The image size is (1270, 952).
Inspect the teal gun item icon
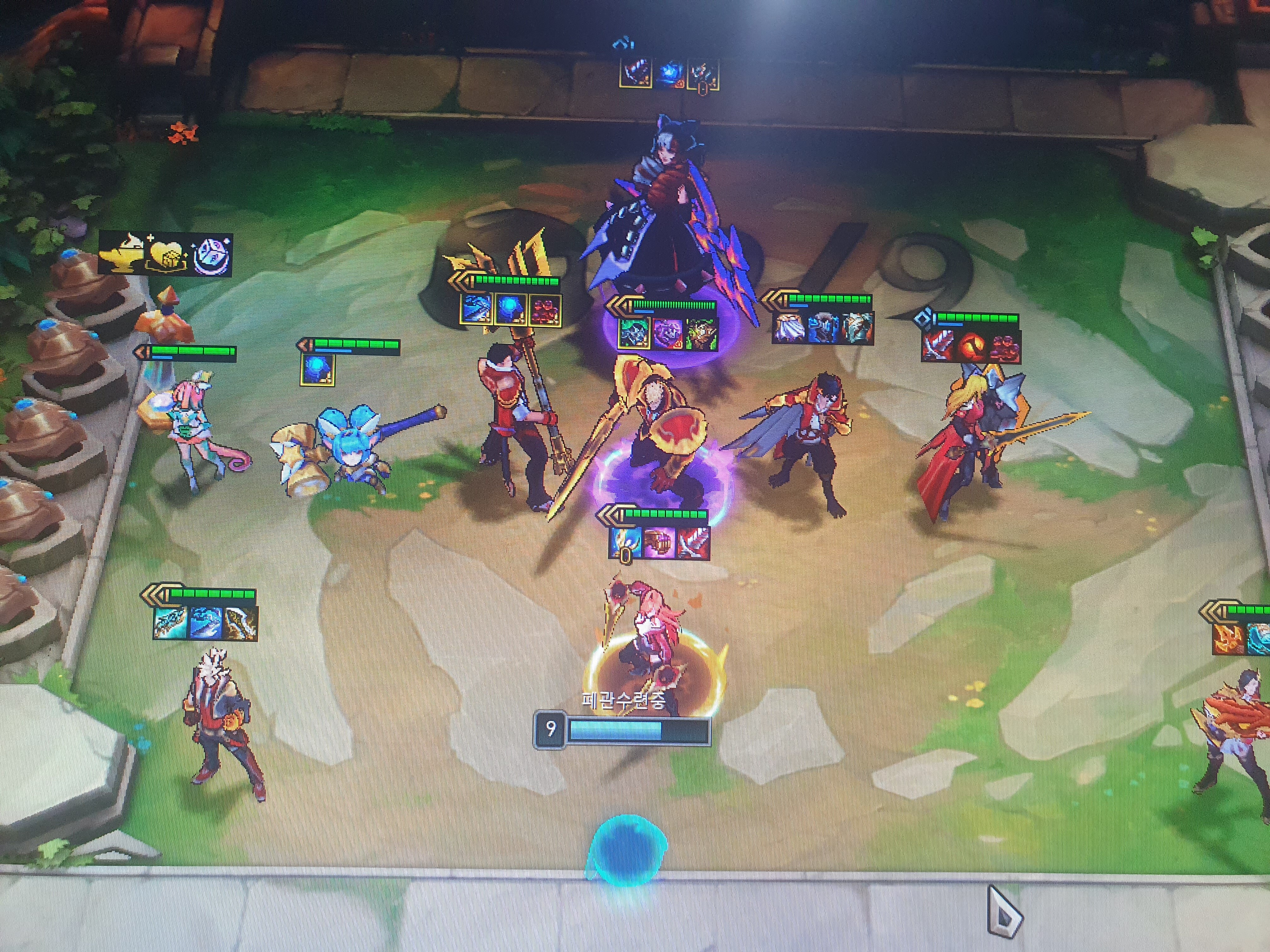[x=170, y=622]
